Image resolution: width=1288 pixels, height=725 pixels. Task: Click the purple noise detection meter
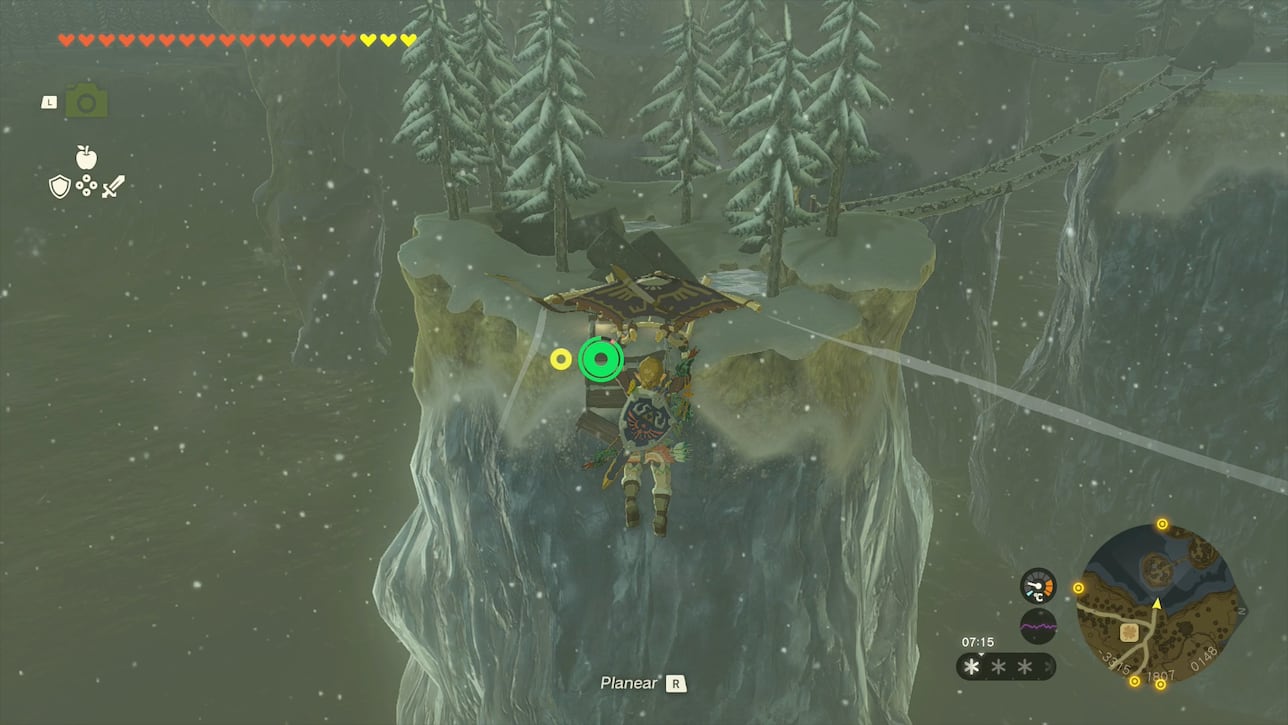[x=1039, y=626]
